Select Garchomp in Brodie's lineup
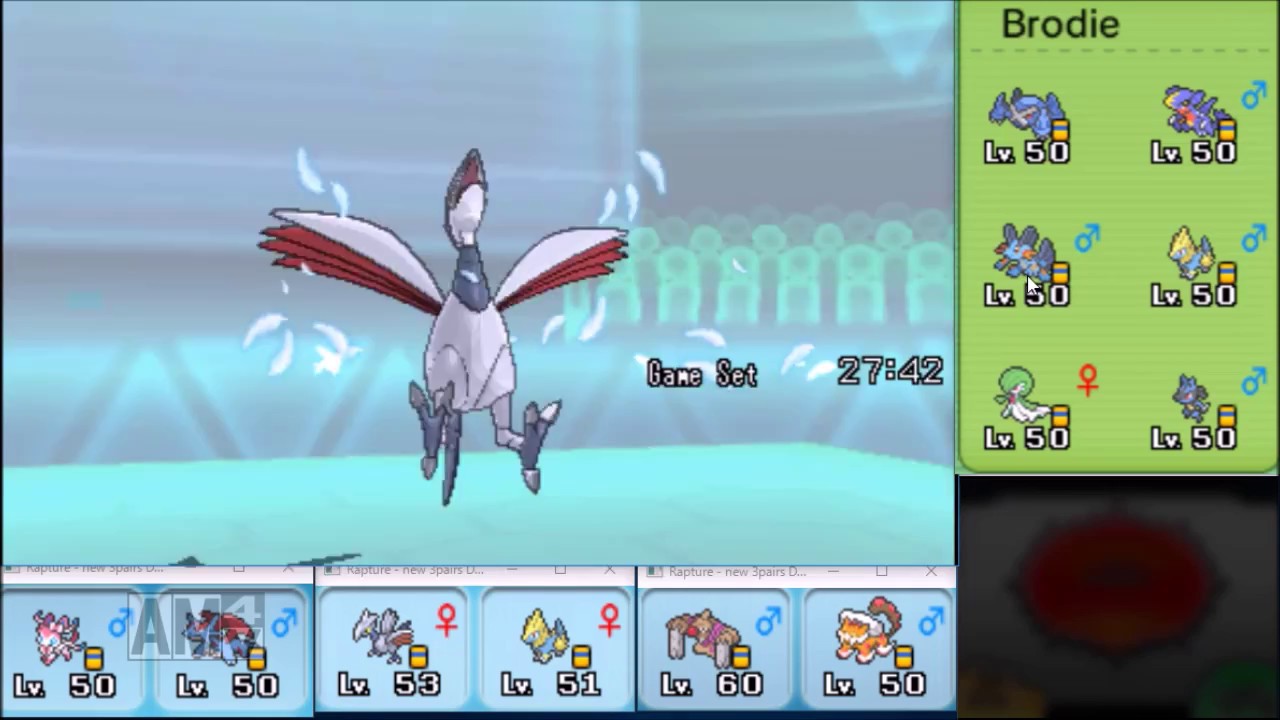The image size is (1280, 720). pos(1190,115)
